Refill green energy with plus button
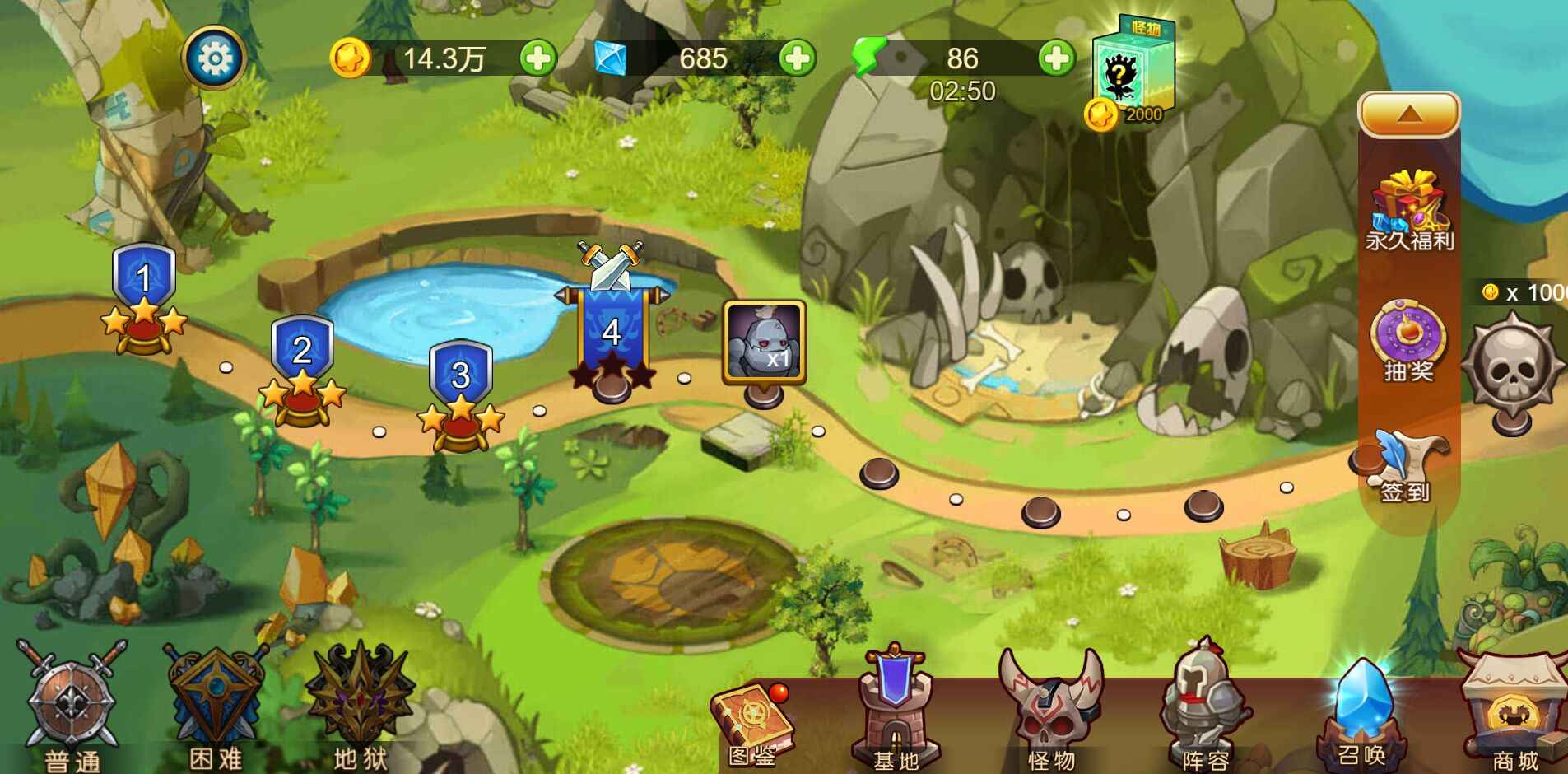 tap(1056, 58)
